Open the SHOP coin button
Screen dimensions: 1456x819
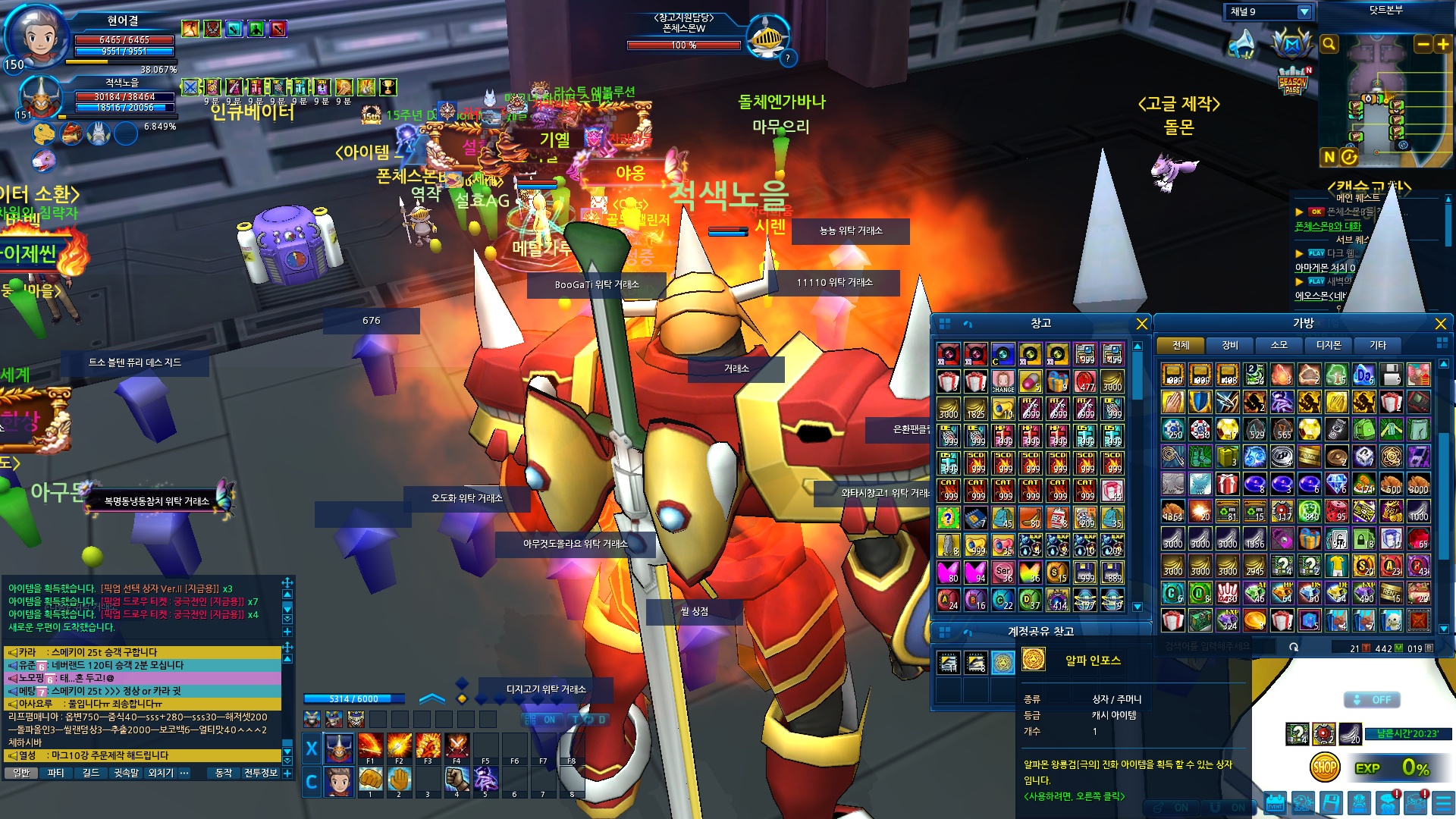(x=1324, y=767)
